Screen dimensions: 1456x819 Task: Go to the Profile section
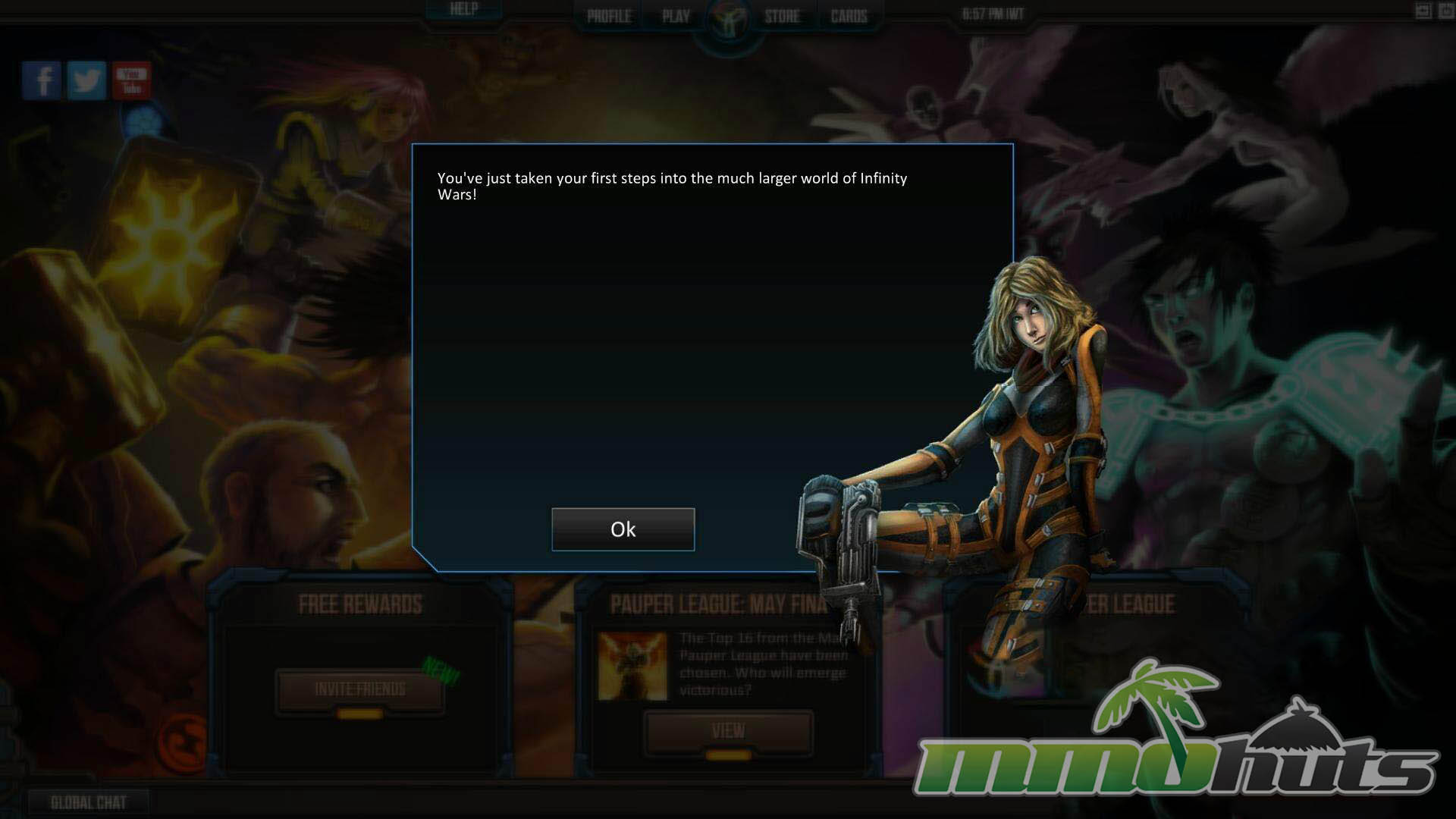609,16
